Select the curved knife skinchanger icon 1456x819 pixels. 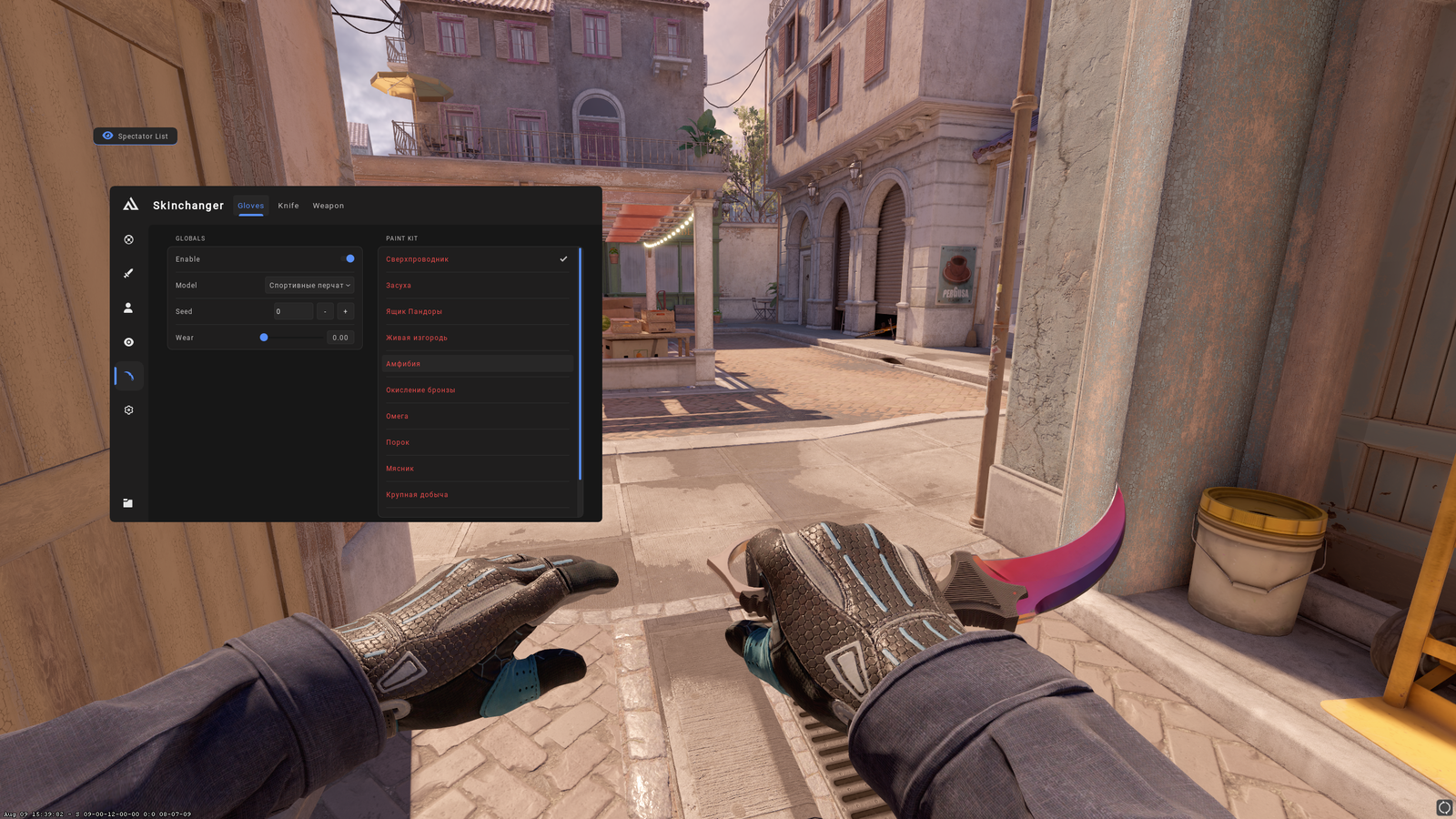128,376
